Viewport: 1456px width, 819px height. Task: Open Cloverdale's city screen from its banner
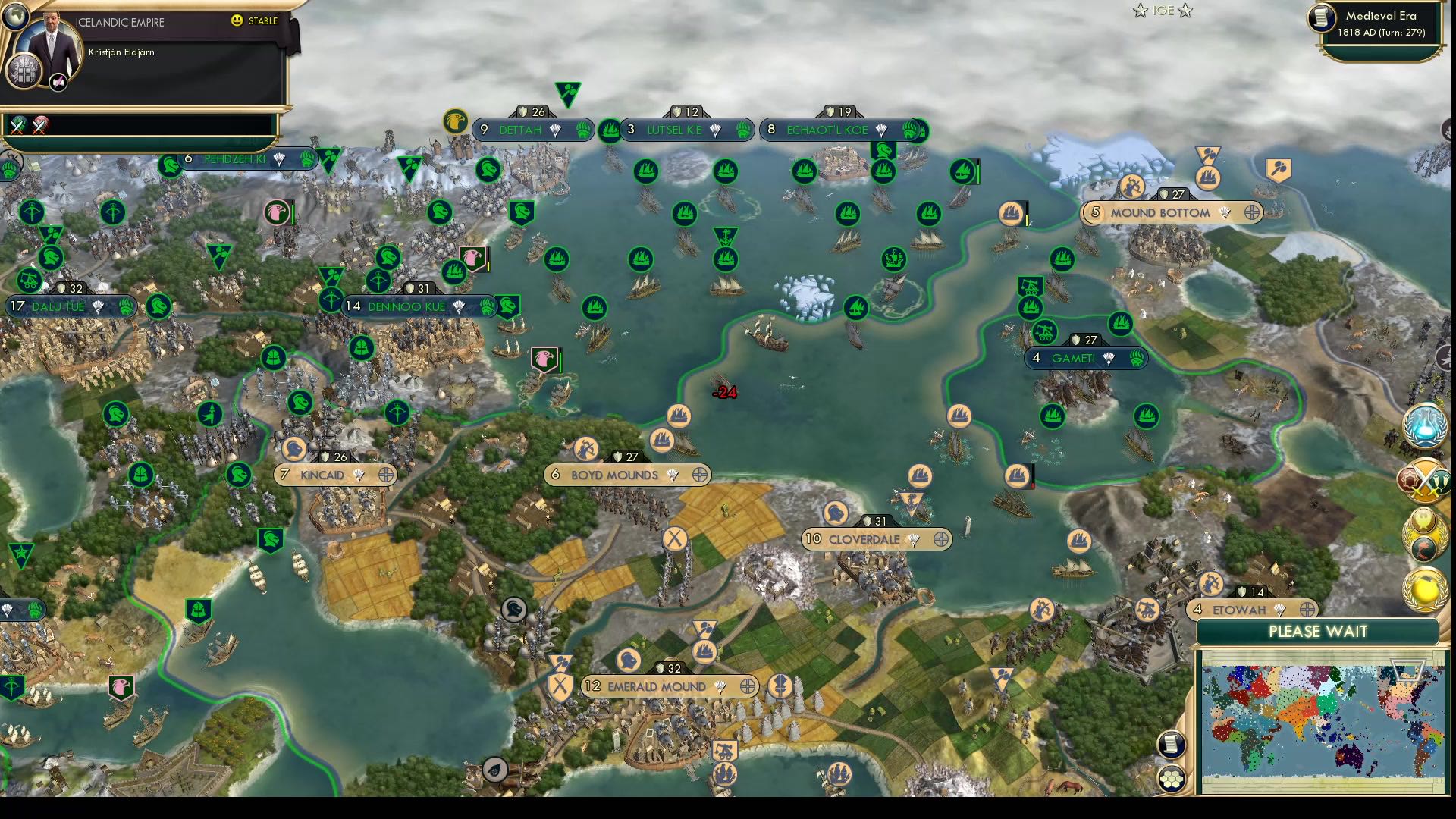tap(864, 540)
